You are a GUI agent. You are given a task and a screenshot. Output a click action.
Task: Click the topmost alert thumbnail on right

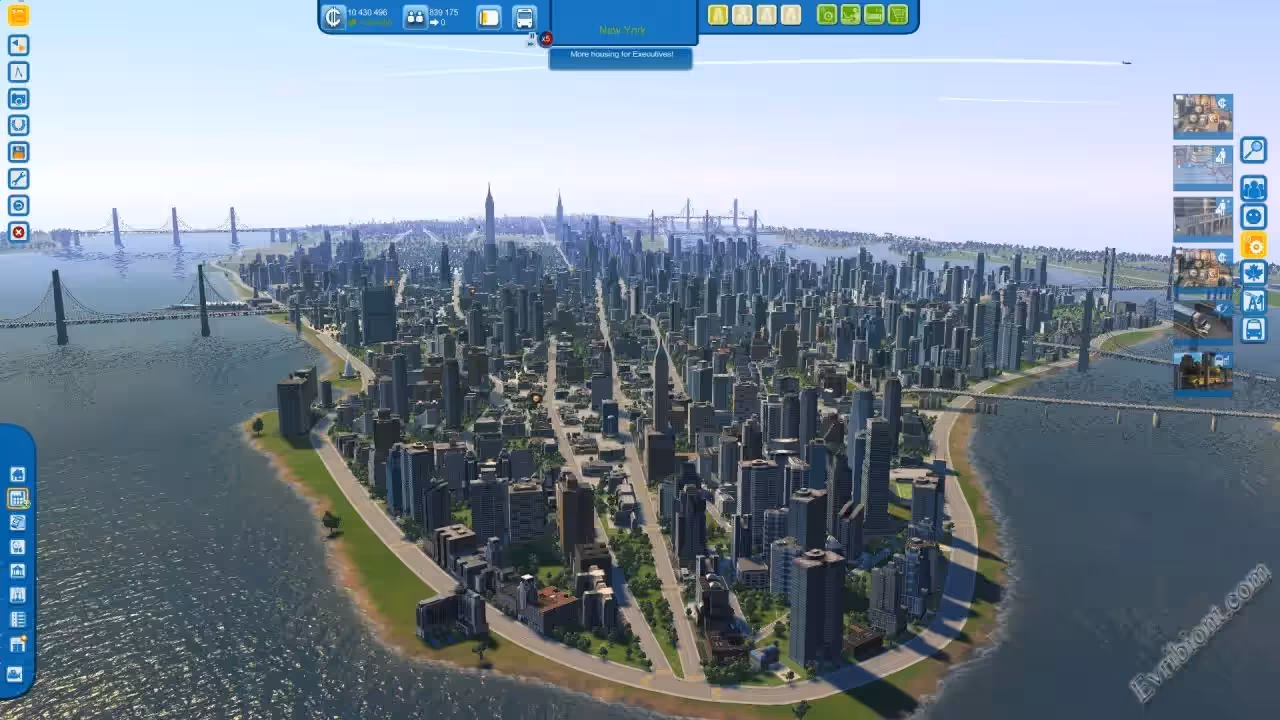(1202, 116)
